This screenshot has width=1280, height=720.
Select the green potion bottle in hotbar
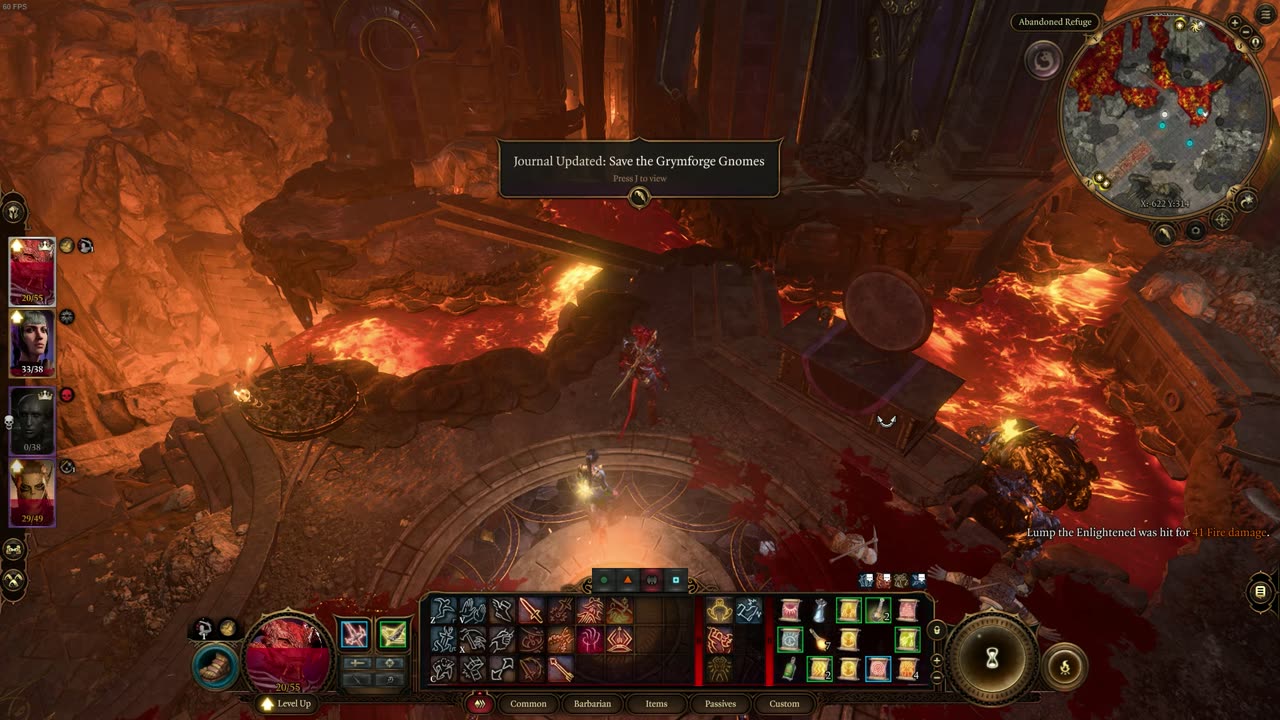tap(790, 669)
